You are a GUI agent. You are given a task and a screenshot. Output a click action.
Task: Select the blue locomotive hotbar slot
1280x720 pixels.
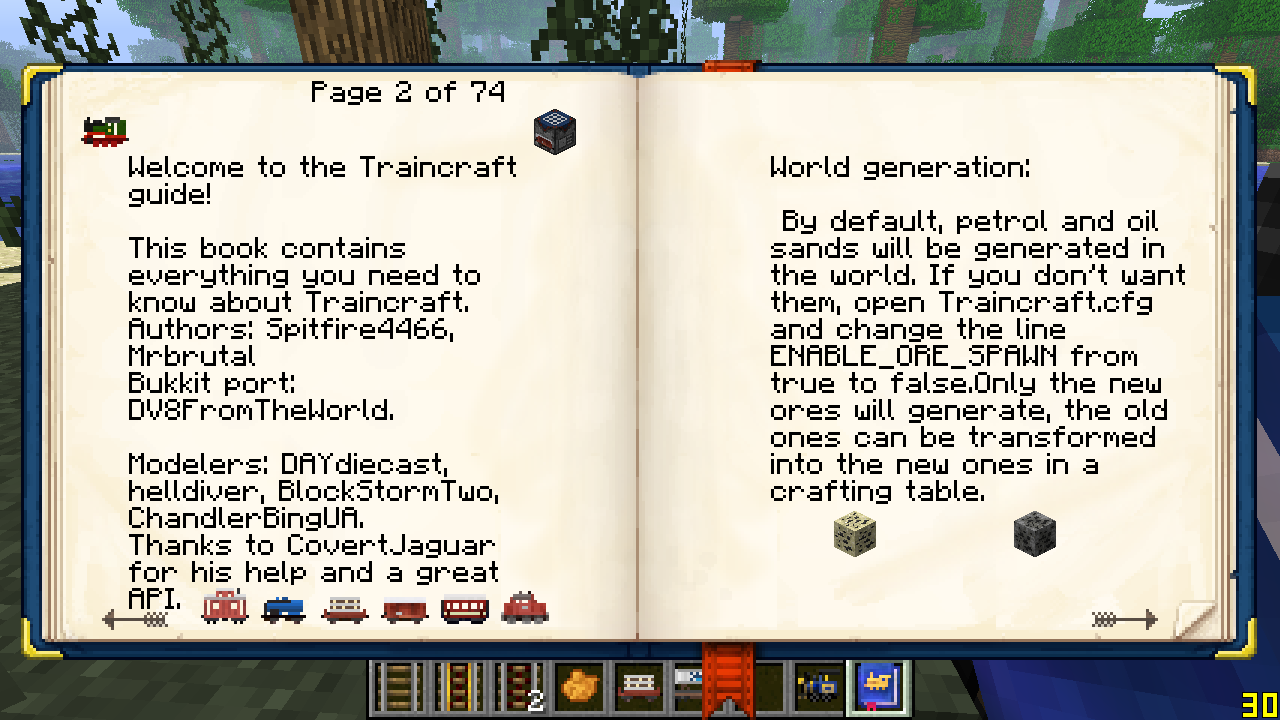pos(819,687)
